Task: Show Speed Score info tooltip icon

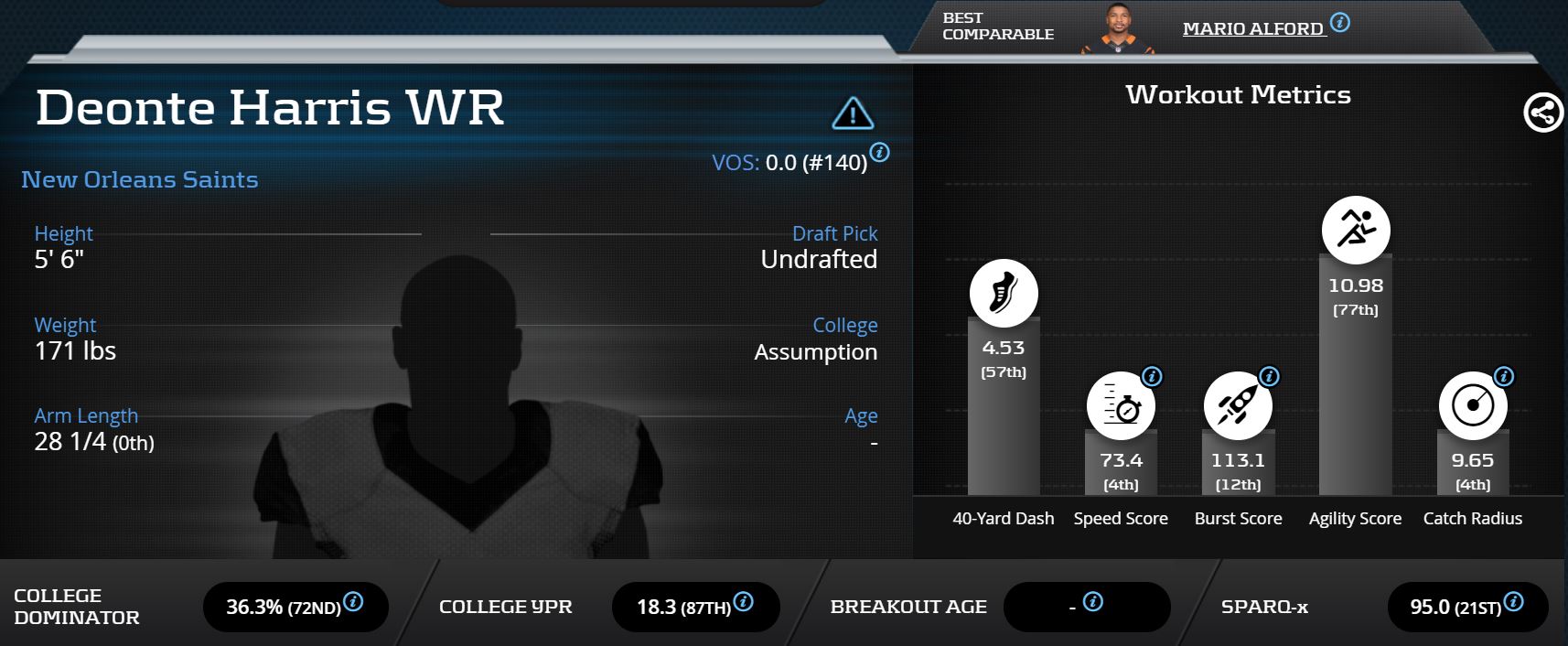Action: tap(1153, 376)
